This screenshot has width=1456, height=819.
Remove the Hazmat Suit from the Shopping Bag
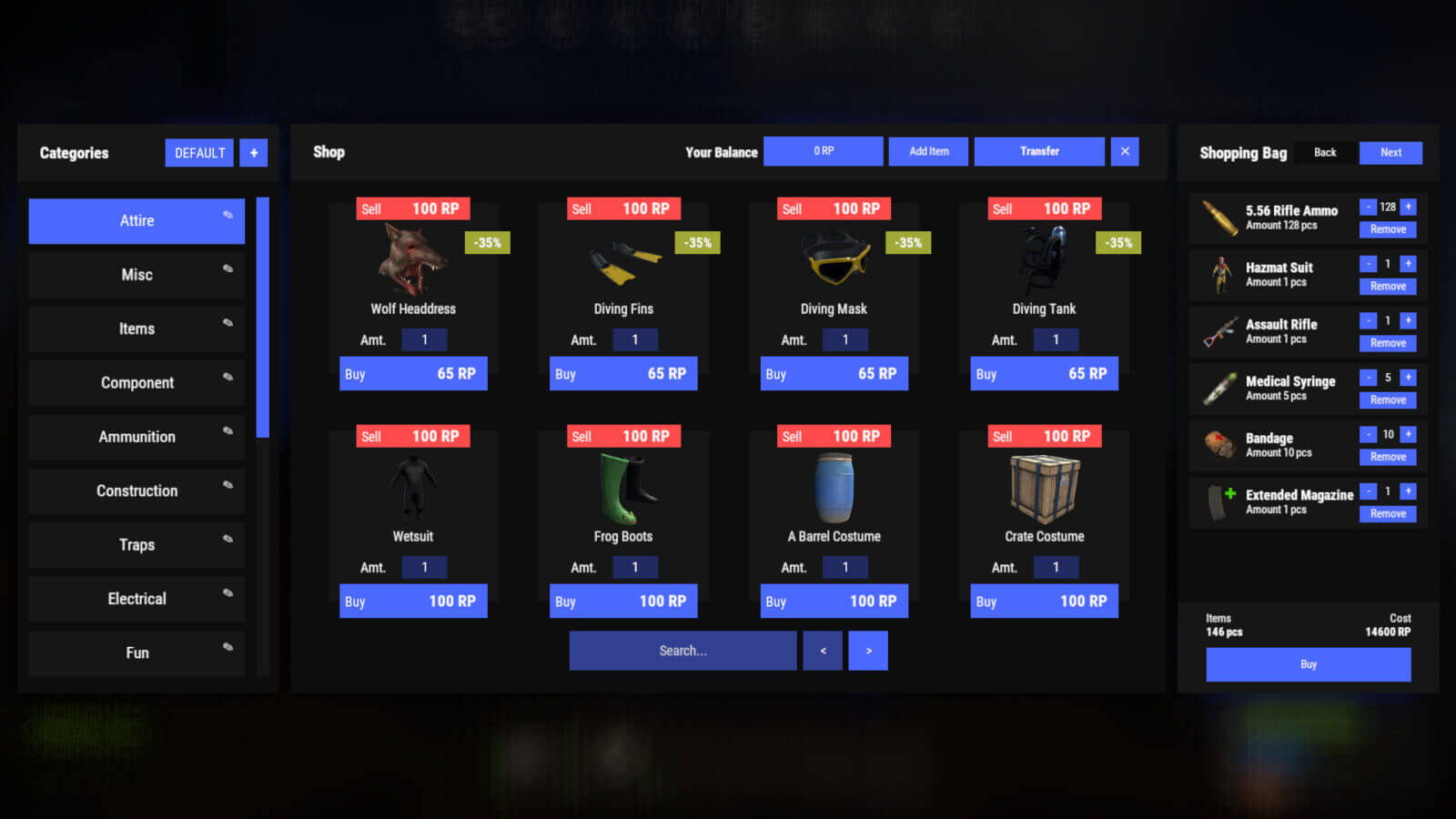[x=1387, y=285]
